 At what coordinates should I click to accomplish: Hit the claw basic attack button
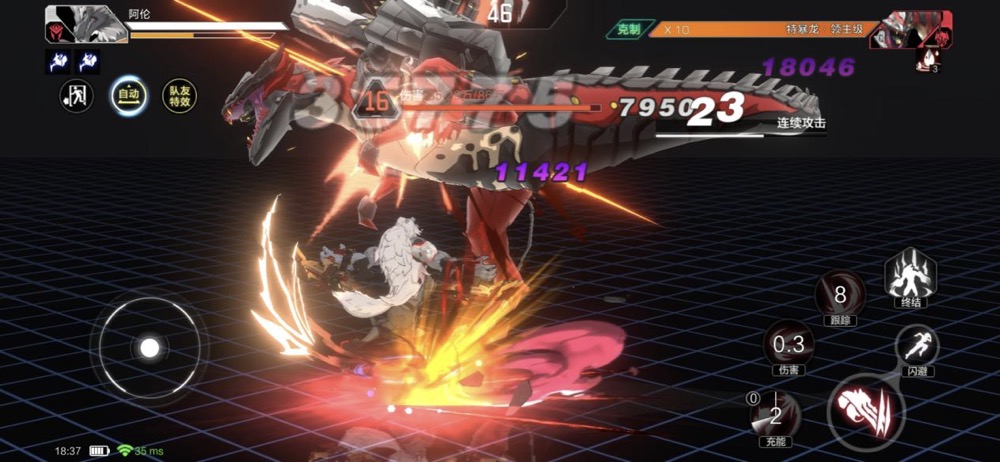865,409
